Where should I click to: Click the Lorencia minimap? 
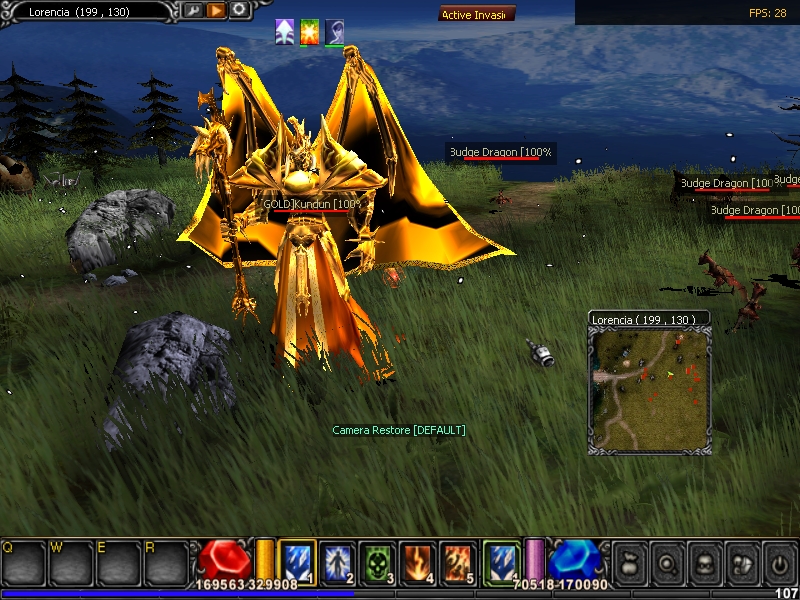[x=648, y=389]
